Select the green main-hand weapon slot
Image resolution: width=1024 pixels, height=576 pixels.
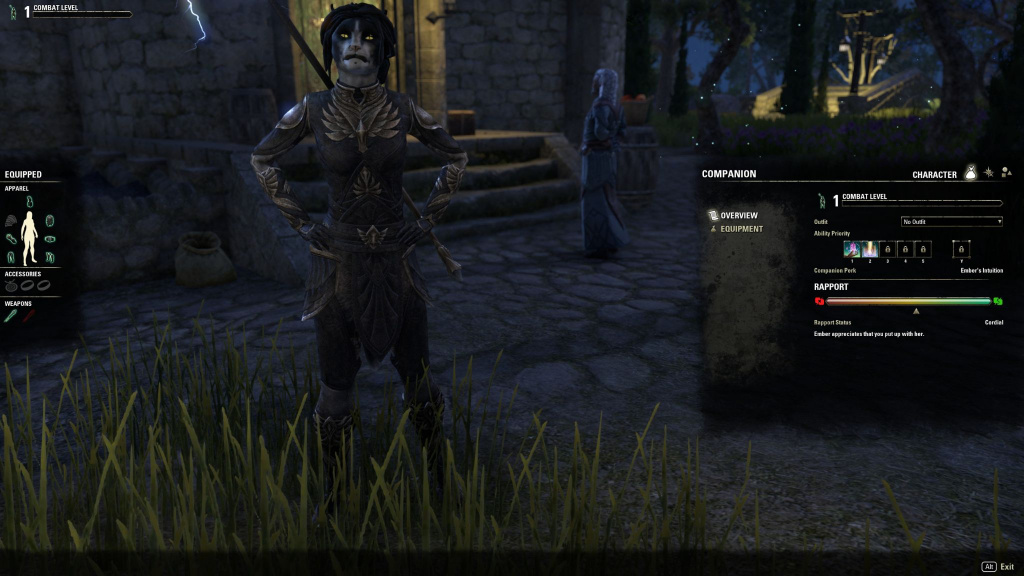point(11,316)
